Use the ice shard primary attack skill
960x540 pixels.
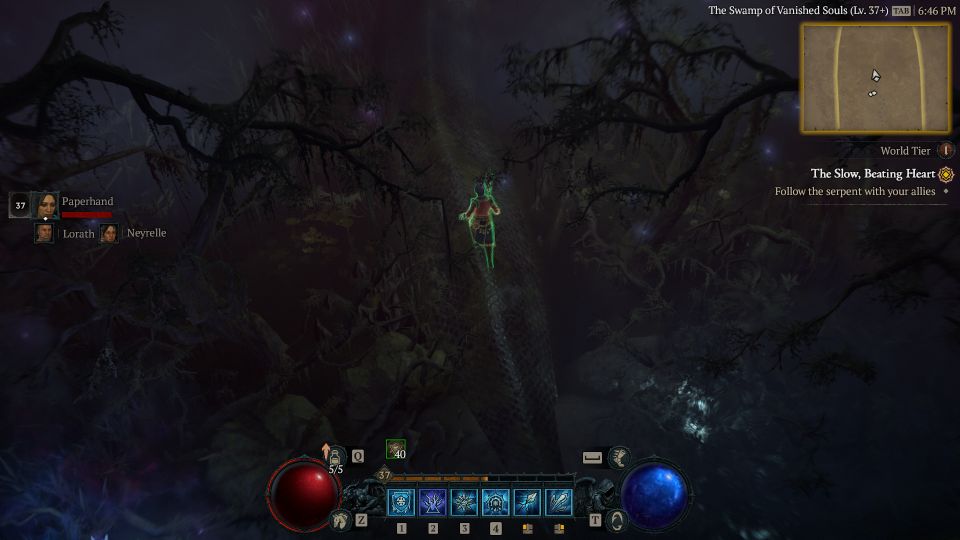(x=528, y=502)
